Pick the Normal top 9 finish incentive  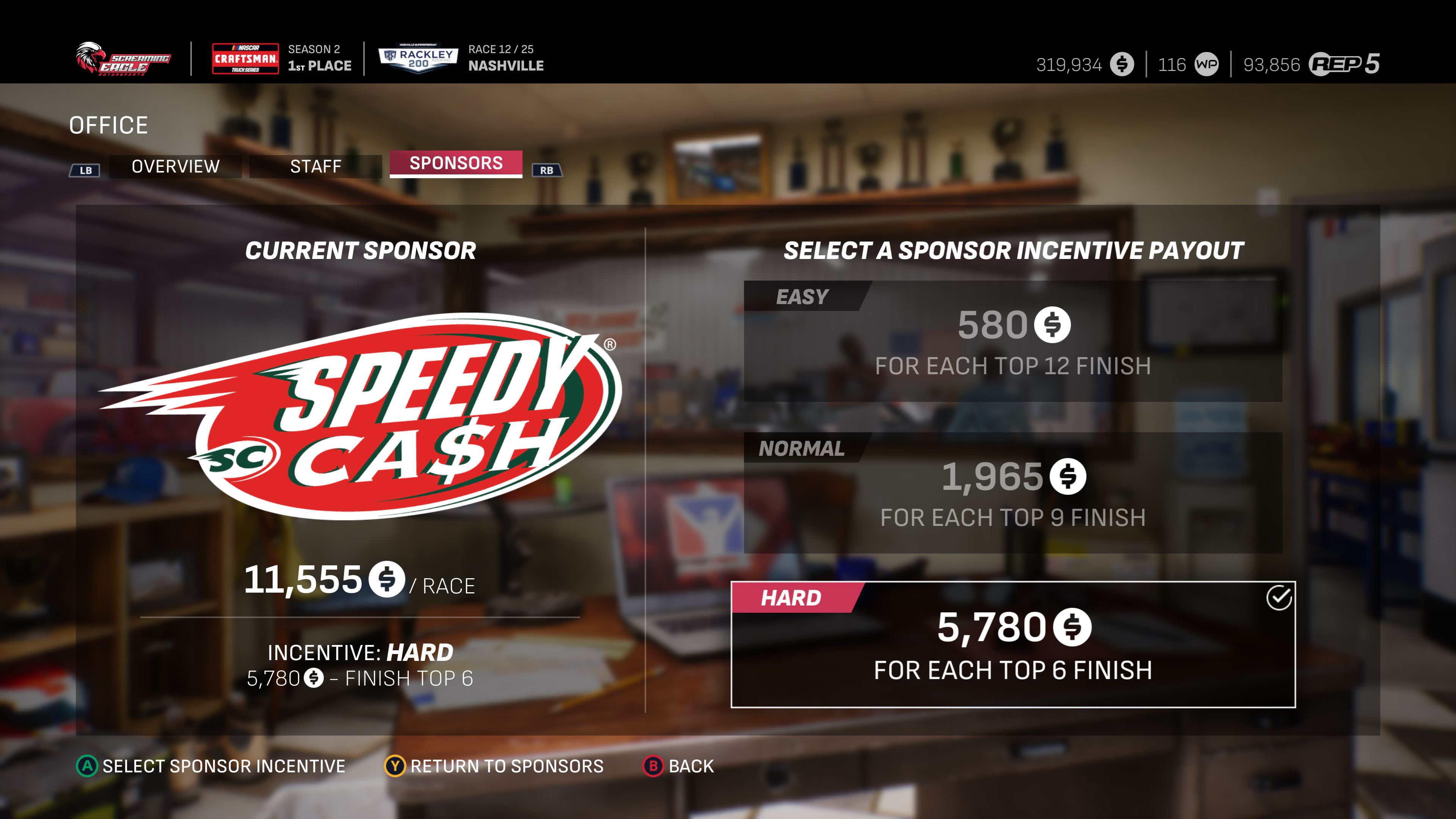[x=1012, y=493]
